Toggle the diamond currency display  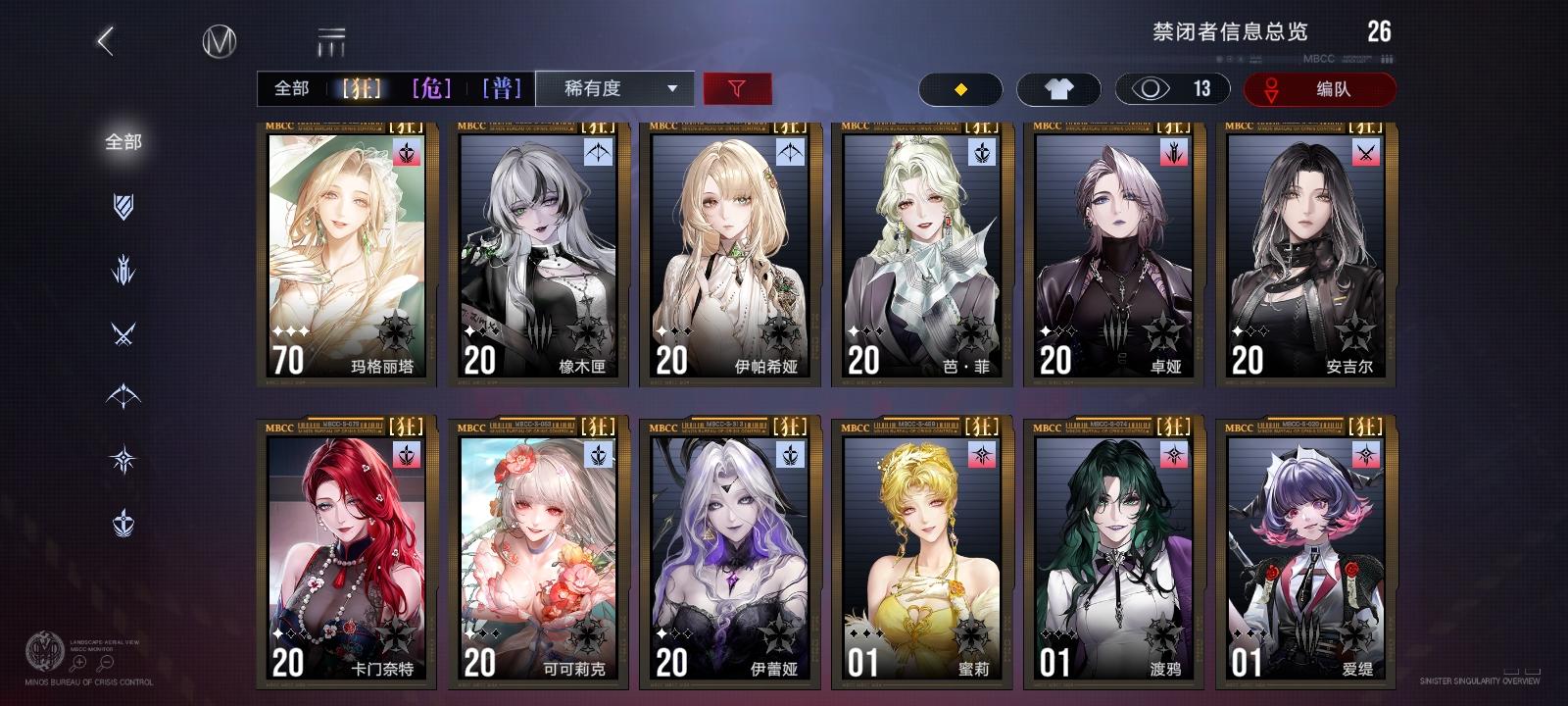tap(960, 89)
